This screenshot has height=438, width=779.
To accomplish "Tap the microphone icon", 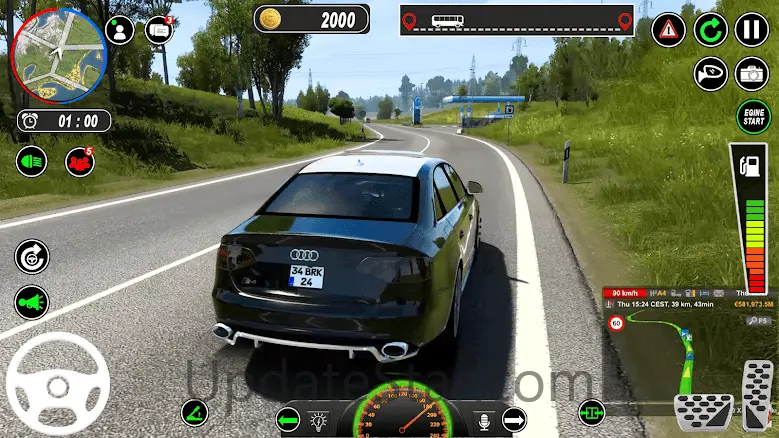I will 487,420.
